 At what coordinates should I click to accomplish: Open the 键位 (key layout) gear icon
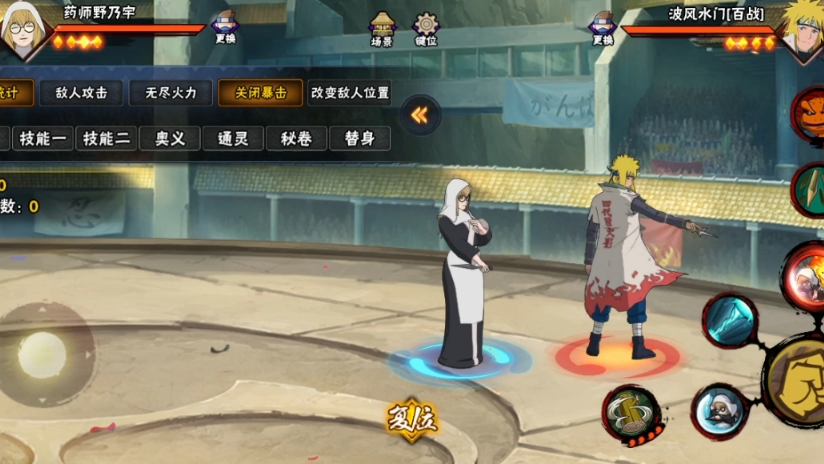(427, 29)
